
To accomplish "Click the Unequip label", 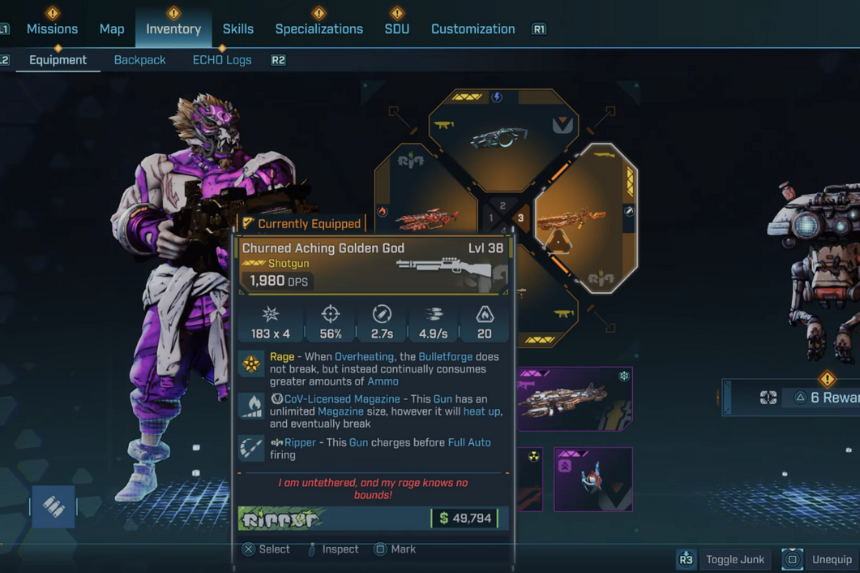I will click(830, 560).
